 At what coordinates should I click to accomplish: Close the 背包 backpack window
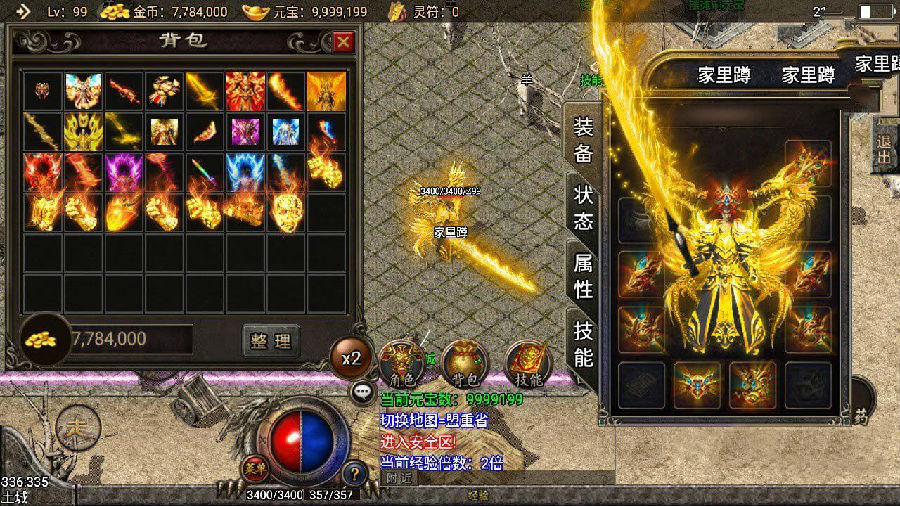pos(343,42)
